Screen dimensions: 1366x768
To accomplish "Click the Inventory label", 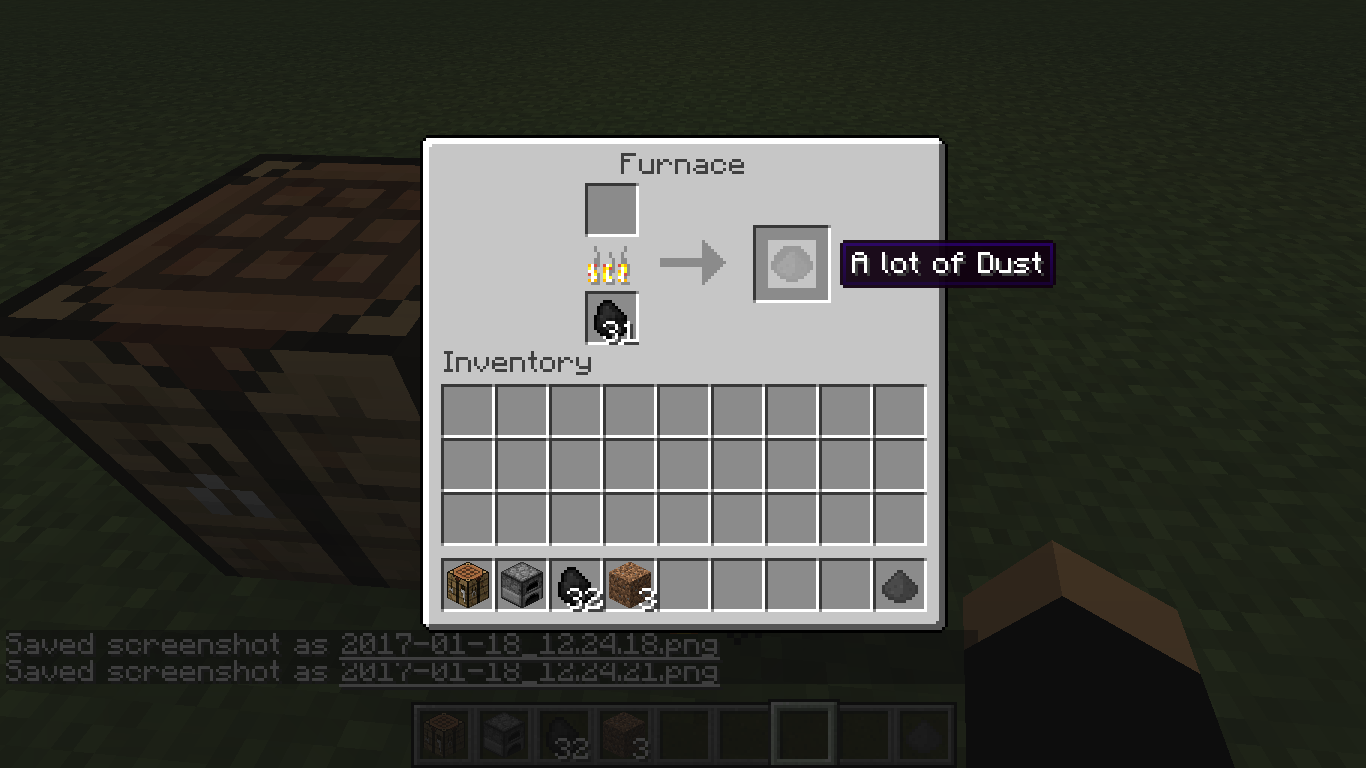I will click(x=516, y=363).
